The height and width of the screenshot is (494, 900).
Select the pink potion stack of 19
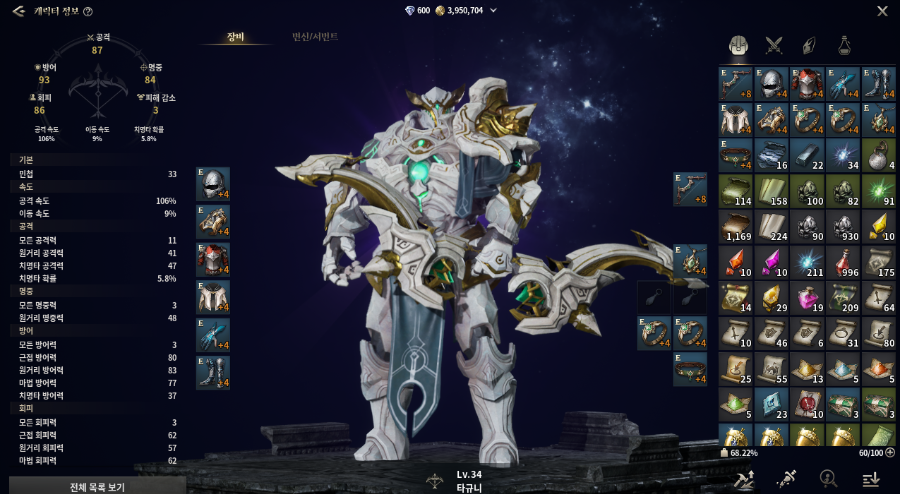pos(808,297)
